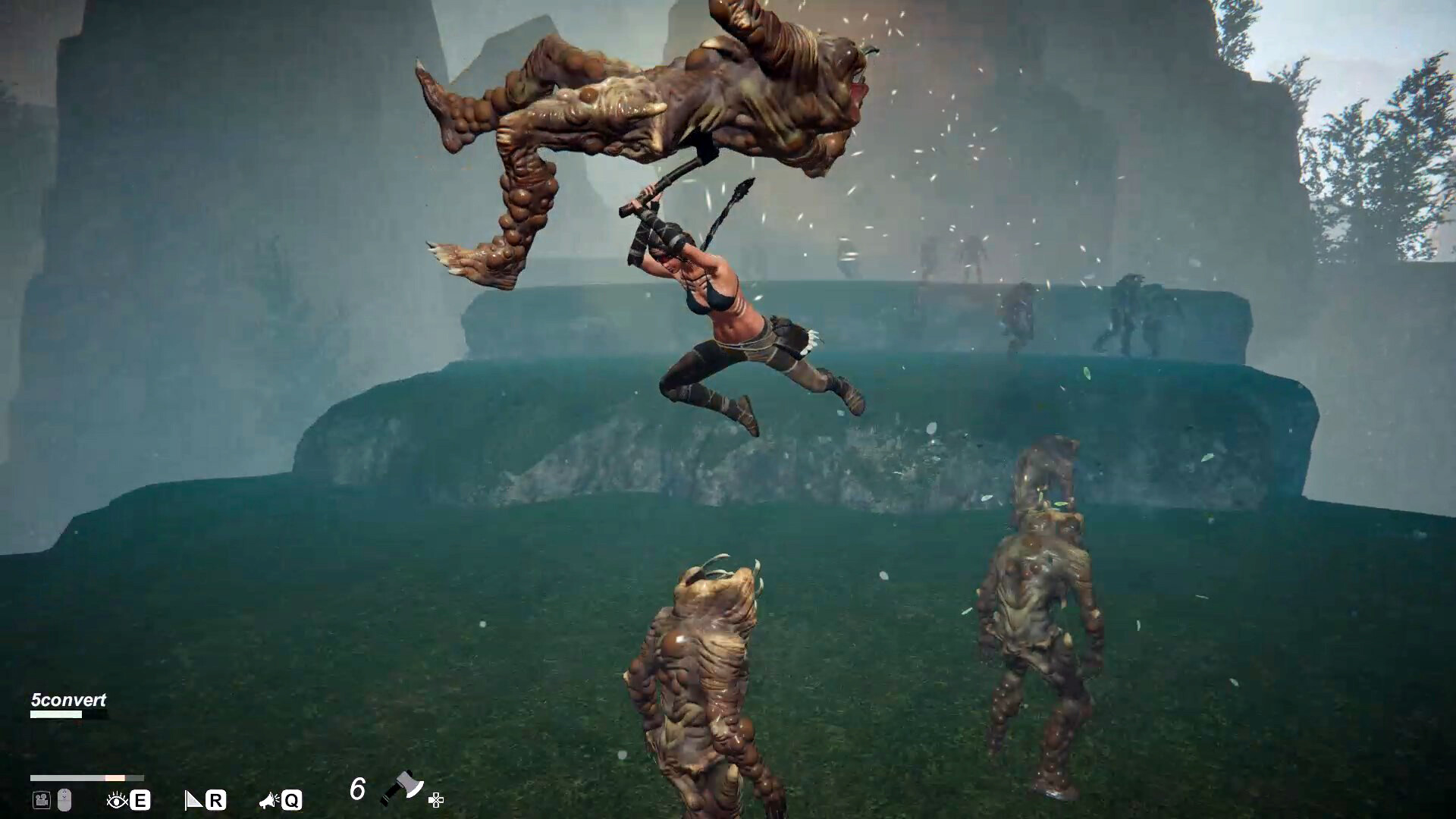This screenshot has height=819, width=1456.
Task: Click the 5convert label
Action: 68,701
